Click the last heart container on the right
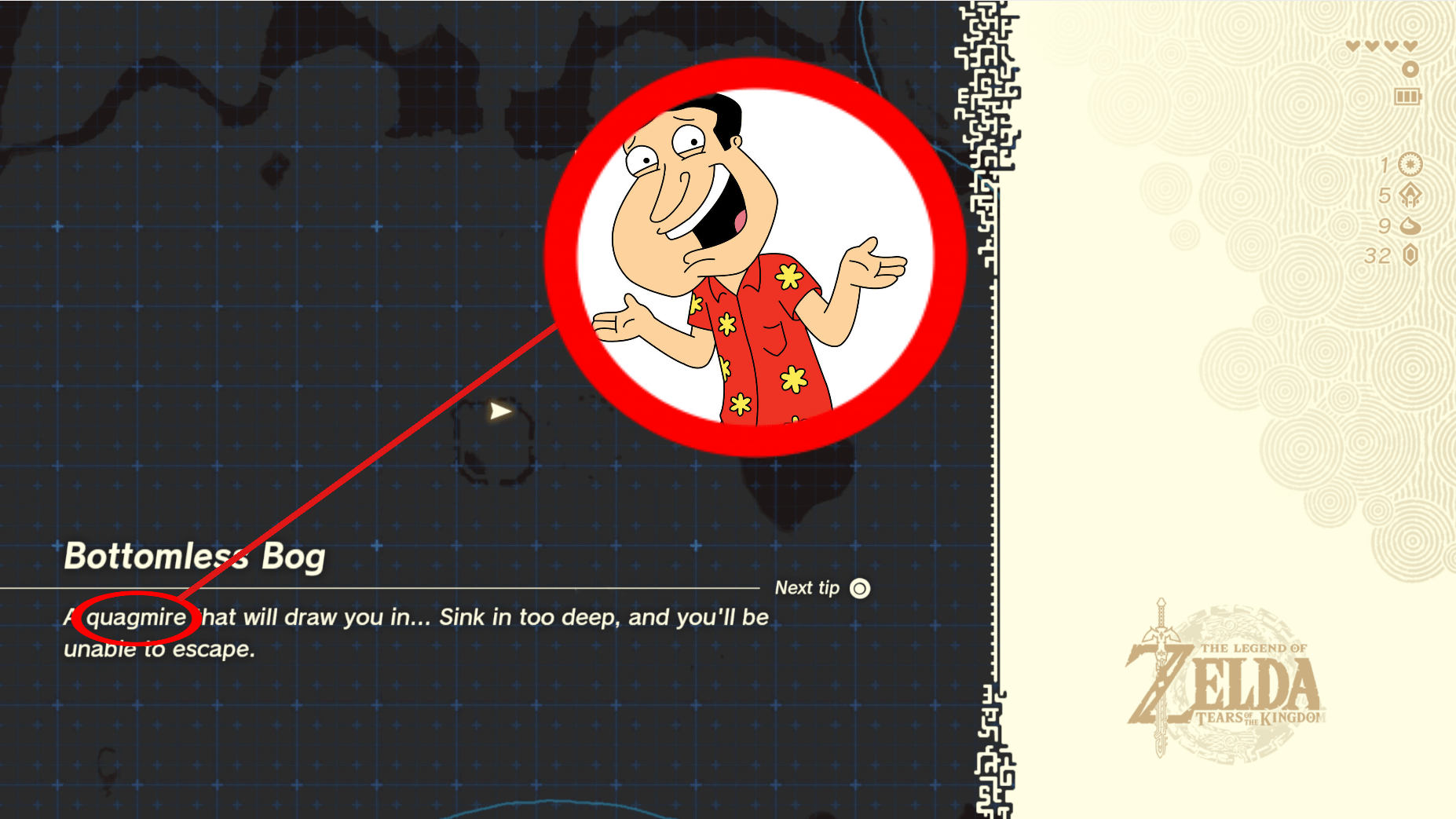Image resolution: width=1456 pixels, height=819 pixels. [x=1409, y=46]
